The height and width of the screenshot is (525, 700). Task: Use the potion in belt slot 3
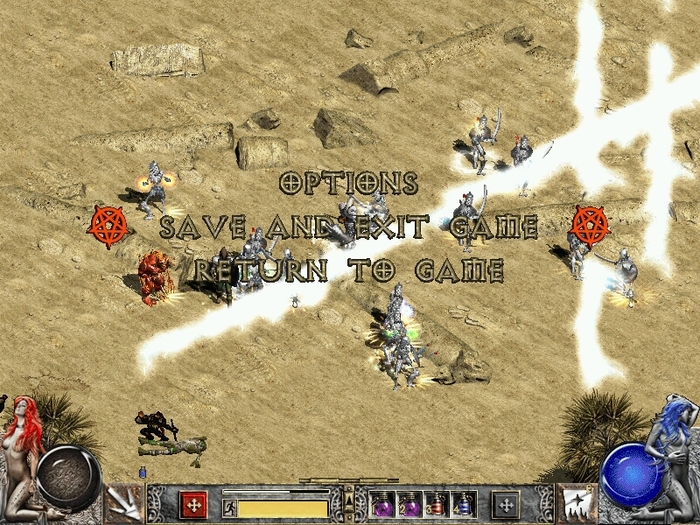[x=436, y=504]
